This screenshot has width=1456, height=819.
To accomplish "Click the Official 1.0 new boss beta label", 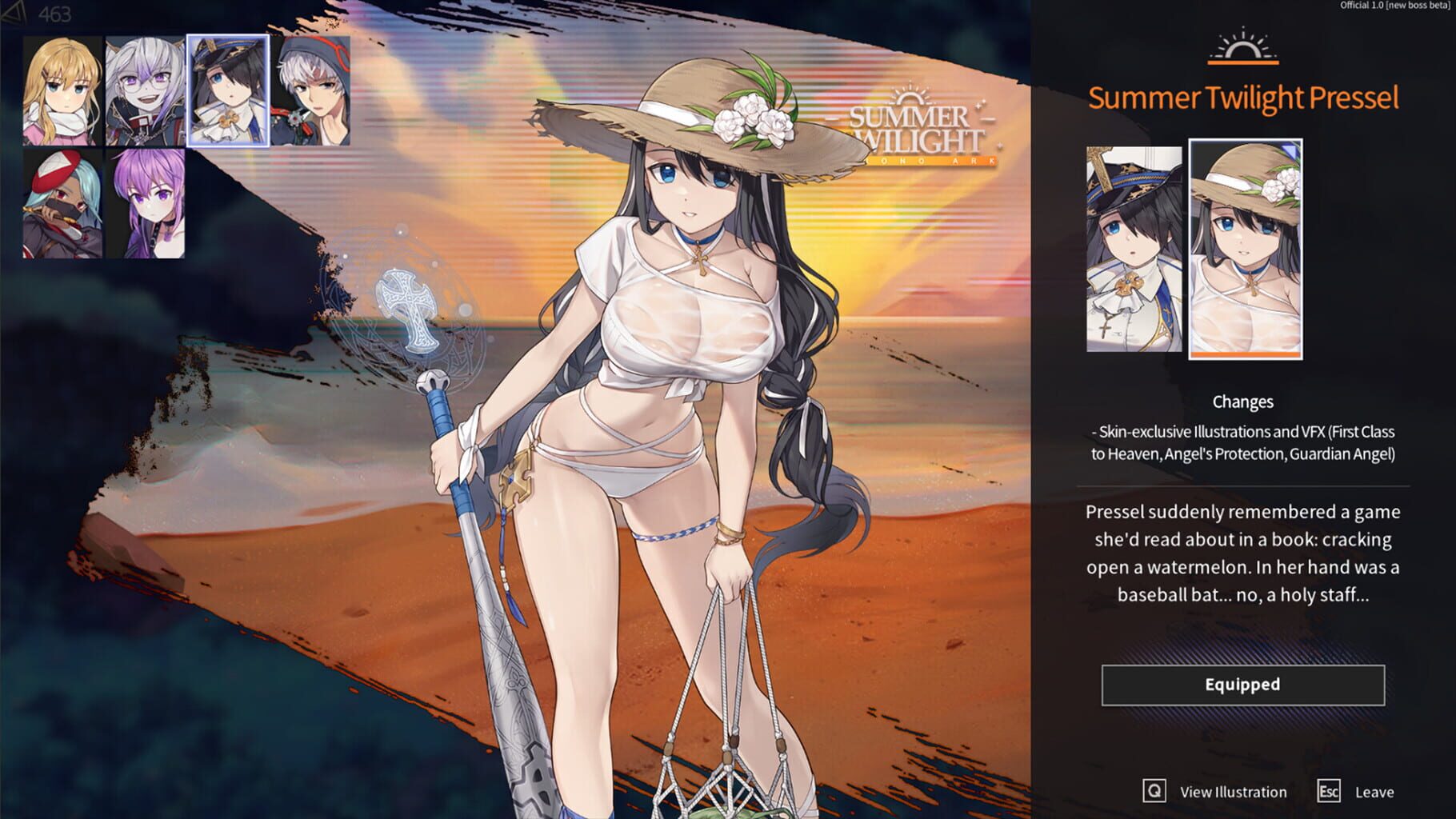I will pos(1396,6).
